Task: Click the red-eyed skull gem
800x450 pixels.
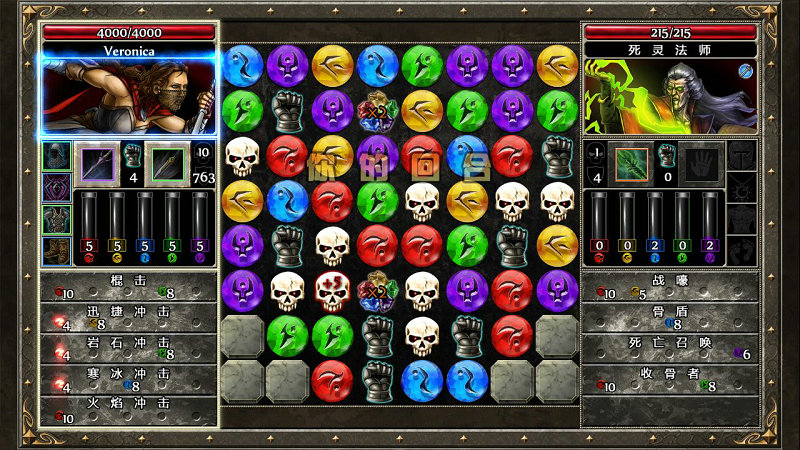Action: click(x=332, y=291)
